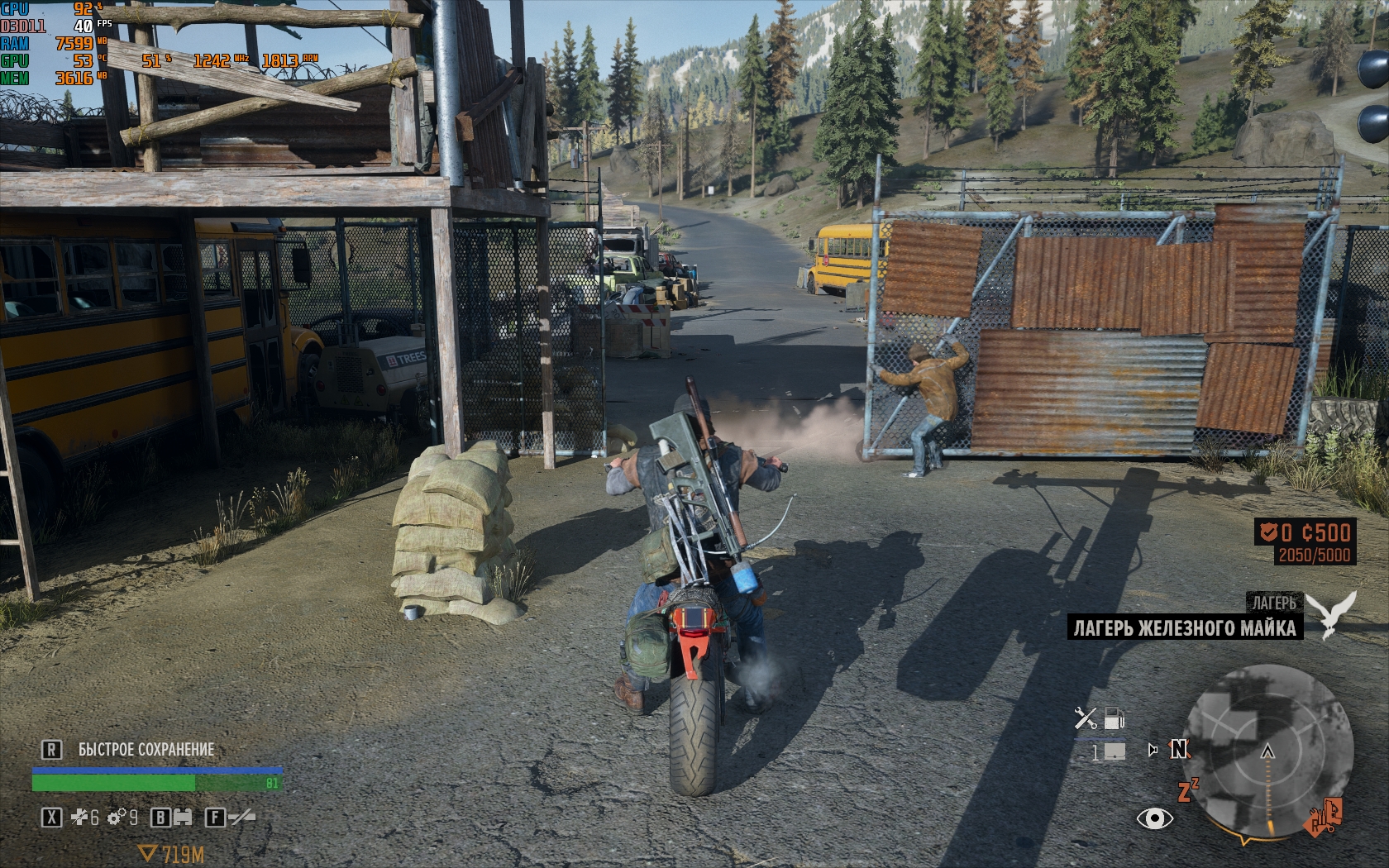This screenshot has height=868, width=1389.
Task: Click the melee weapon icon
Action: [x=241, y=818]
